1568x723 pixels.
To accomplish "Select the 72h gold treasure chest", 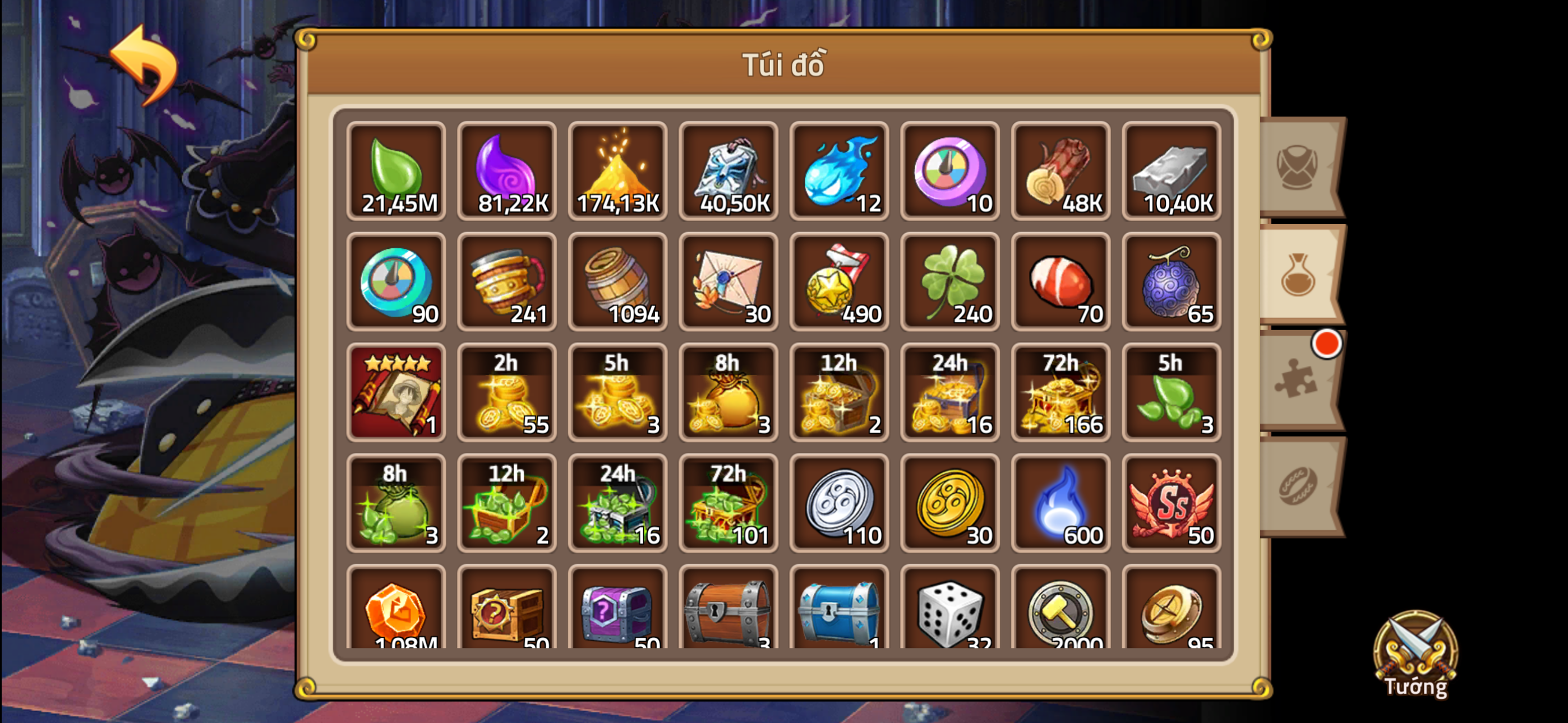I will point(1061,393).
